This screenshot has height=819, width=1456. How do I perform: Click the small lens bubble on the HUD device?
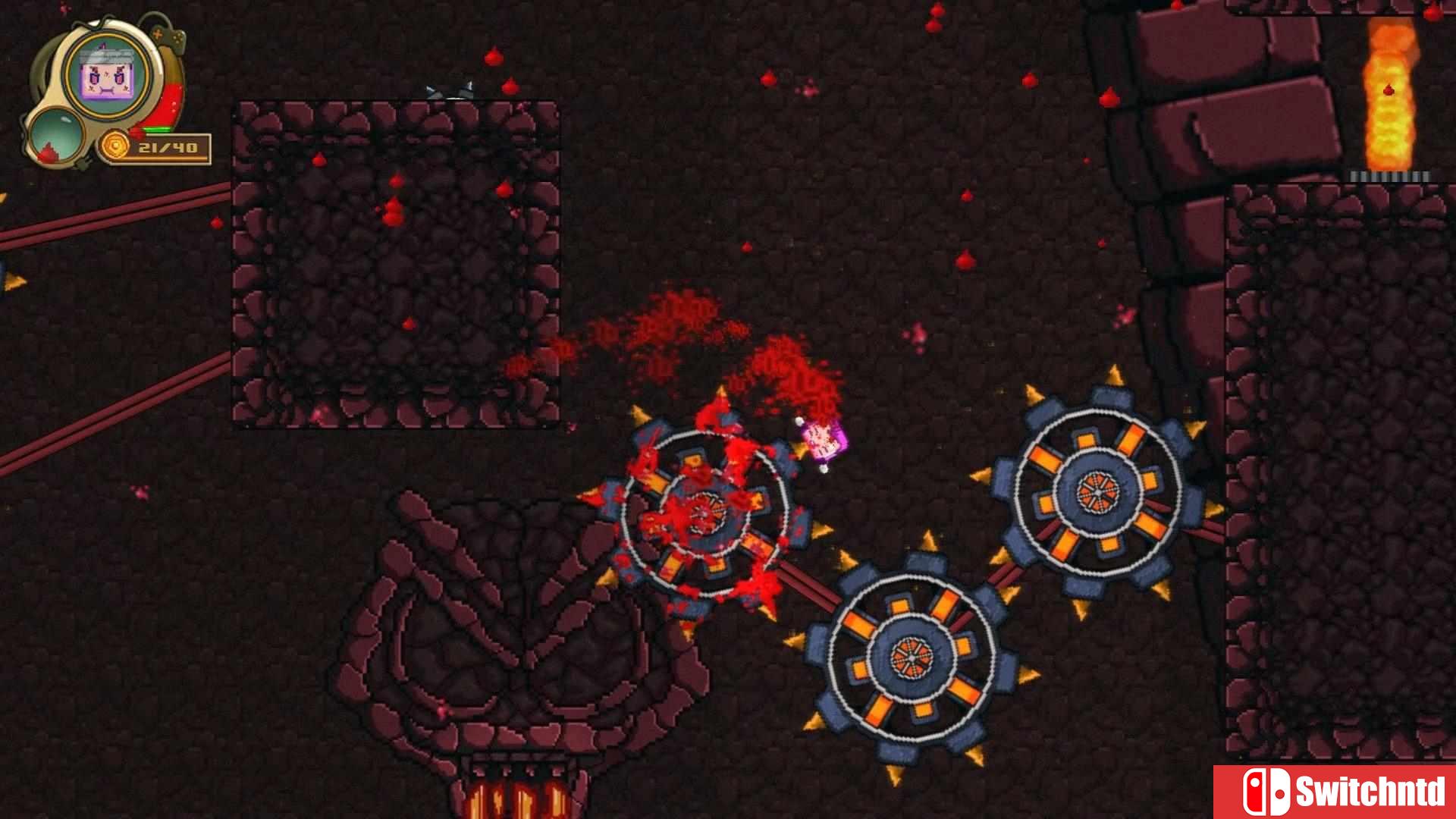tap(57, 135)
